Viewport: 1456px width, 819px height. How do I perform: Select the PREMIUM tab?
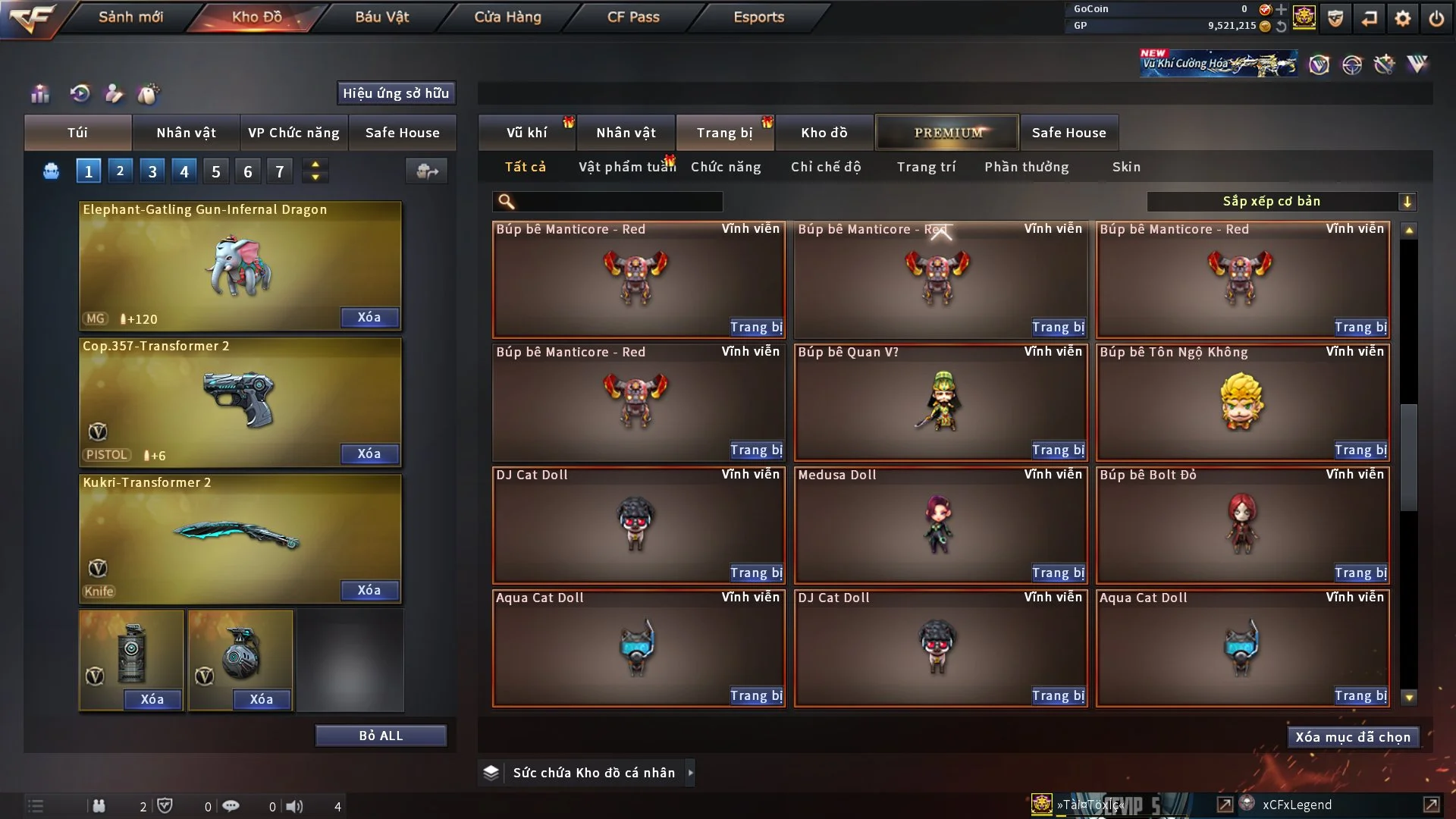click(x=947, y=133)
